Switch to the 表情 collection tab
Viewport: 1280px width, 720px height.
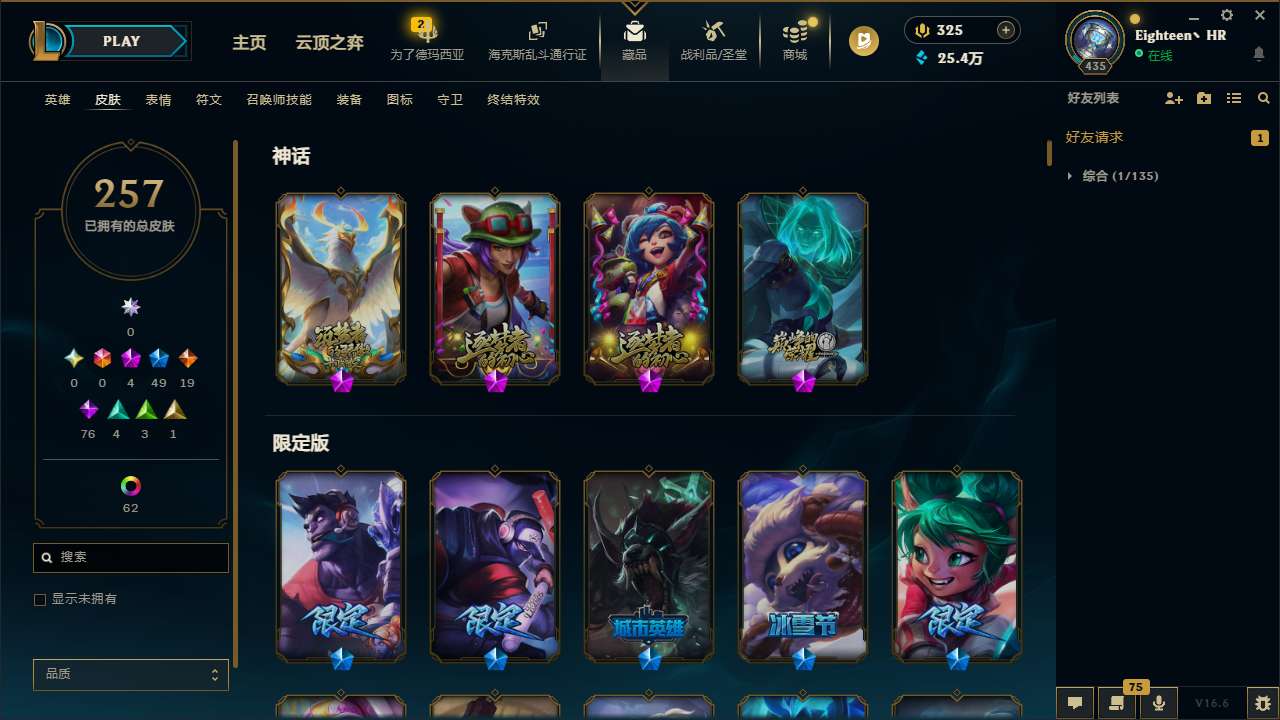pyautogui.click(x=157, y=99)
